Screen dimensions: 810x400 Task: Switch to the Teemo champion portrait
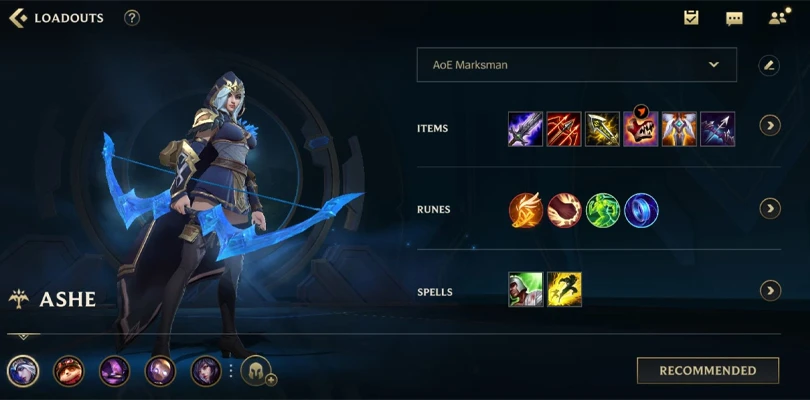(x=69, y=371)
